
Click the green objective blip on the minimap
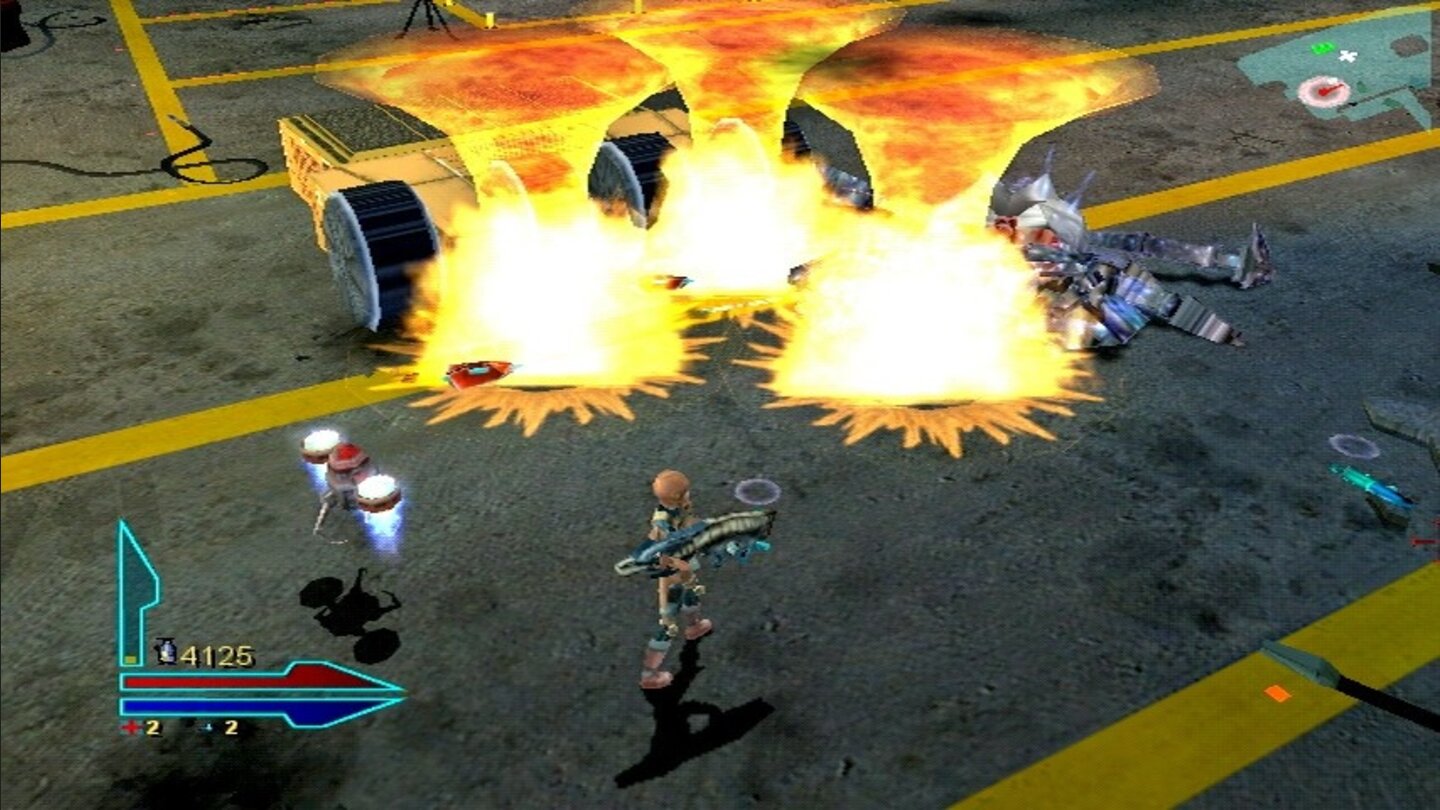pyautogui.click(x=1322, y=47)
